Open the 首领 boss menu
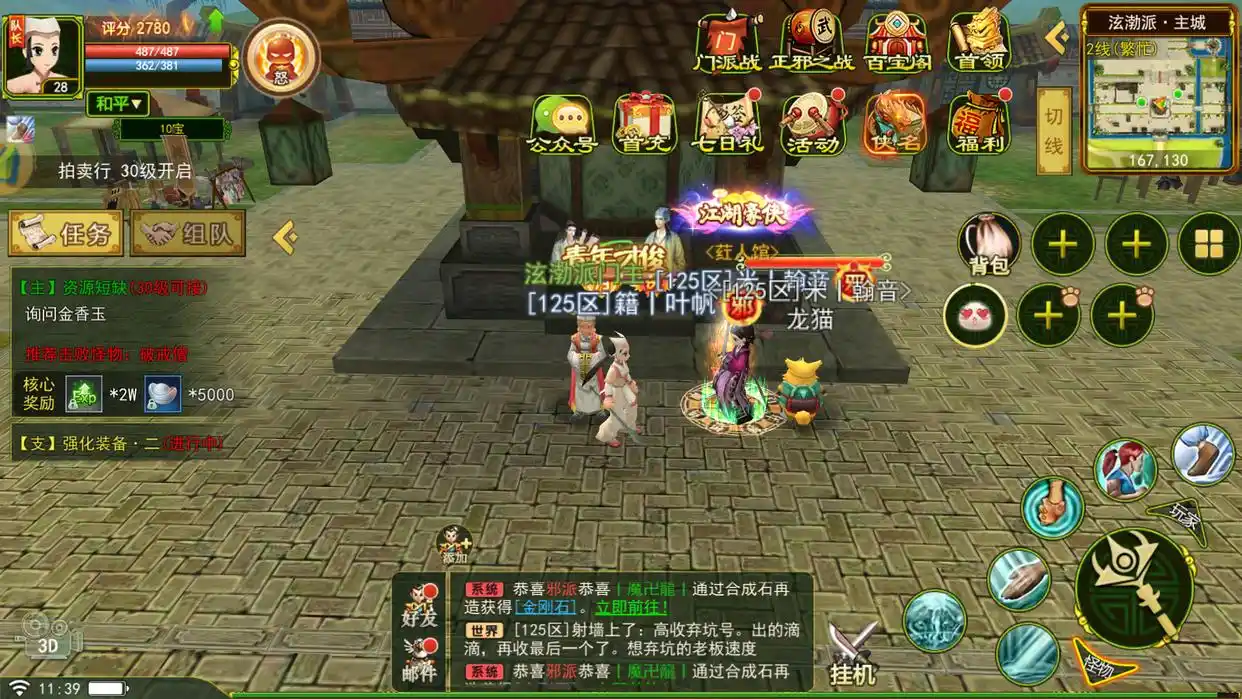Image resolution: width=1242 pixels, height=699 pixels. [979, 42]
